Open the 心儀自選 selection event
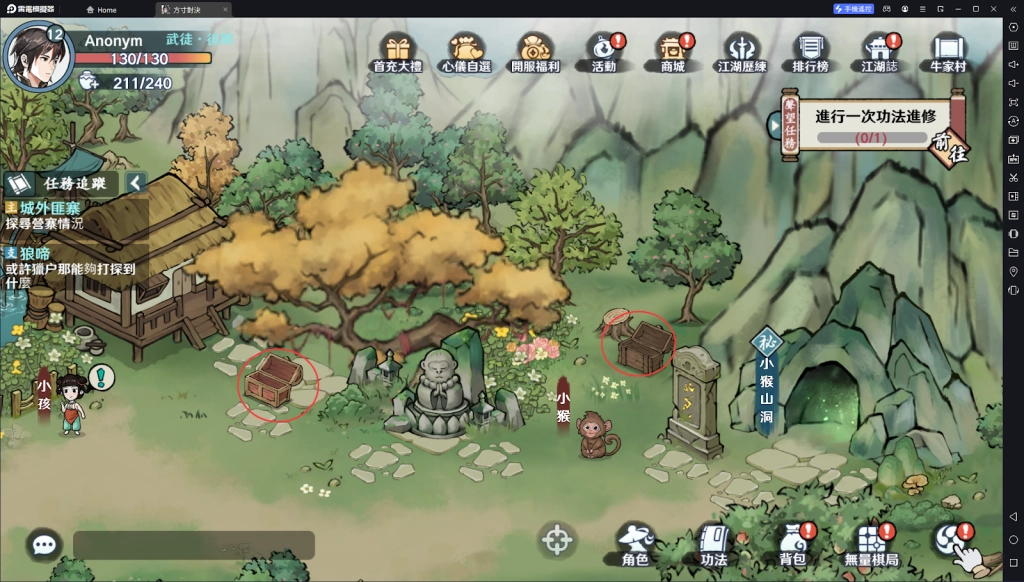Screen dimensions: 1024x582 click(472, 51)
